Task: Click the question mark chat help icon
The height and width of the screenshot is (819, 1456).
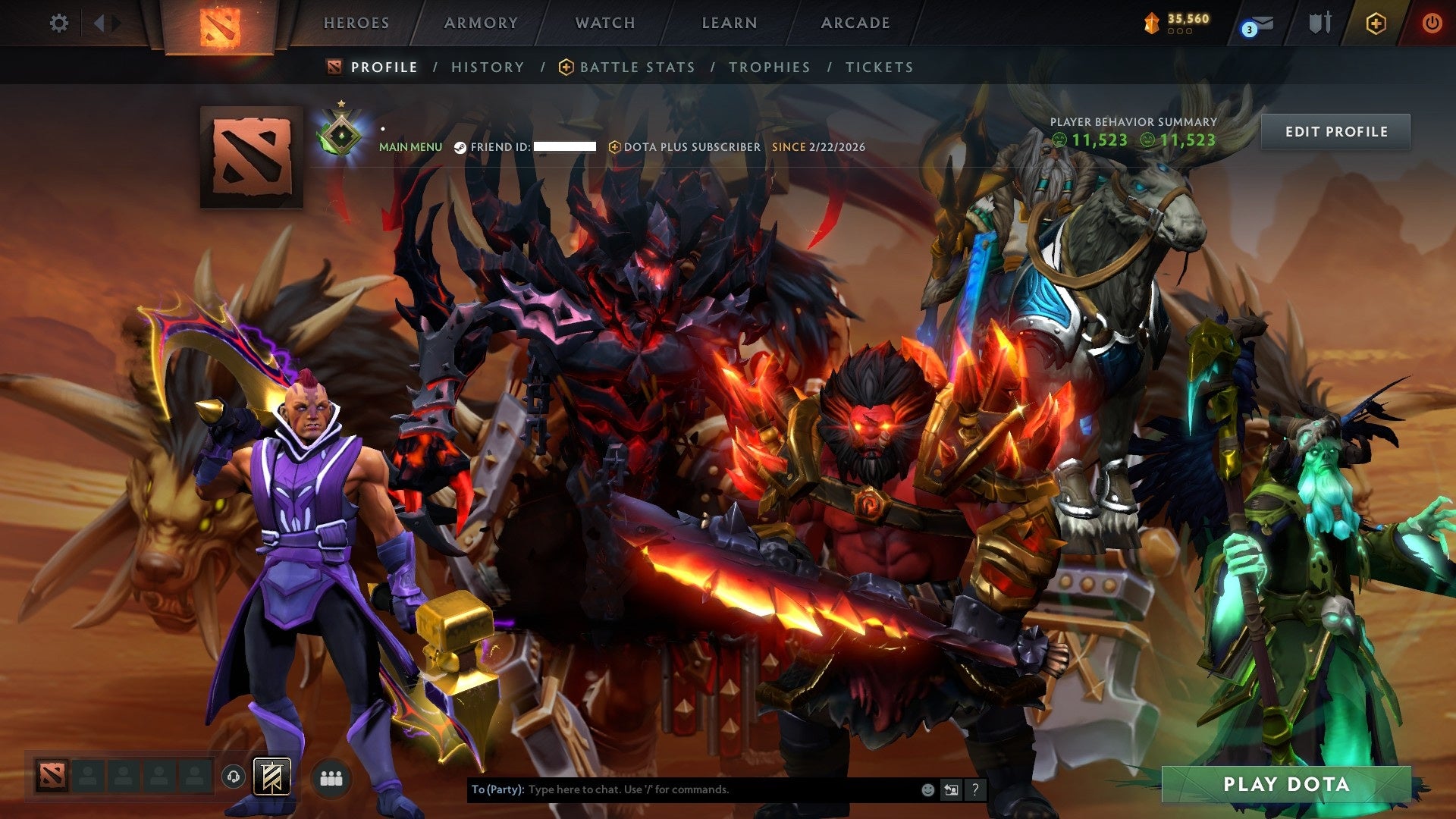Action: click(x=974, y=789)
